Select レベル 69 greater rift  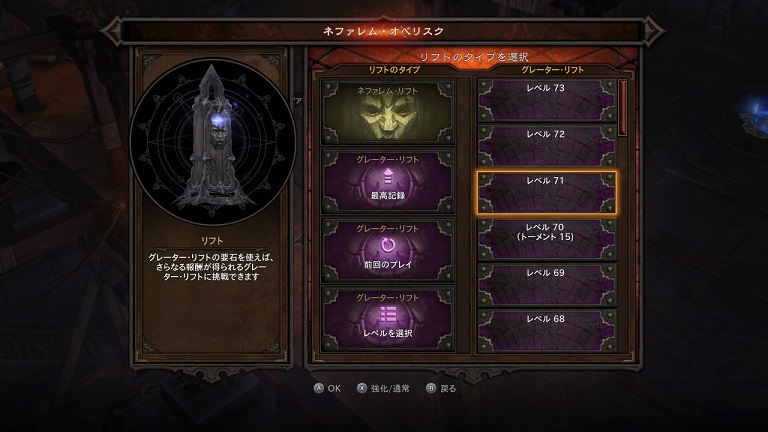[545, 284]
